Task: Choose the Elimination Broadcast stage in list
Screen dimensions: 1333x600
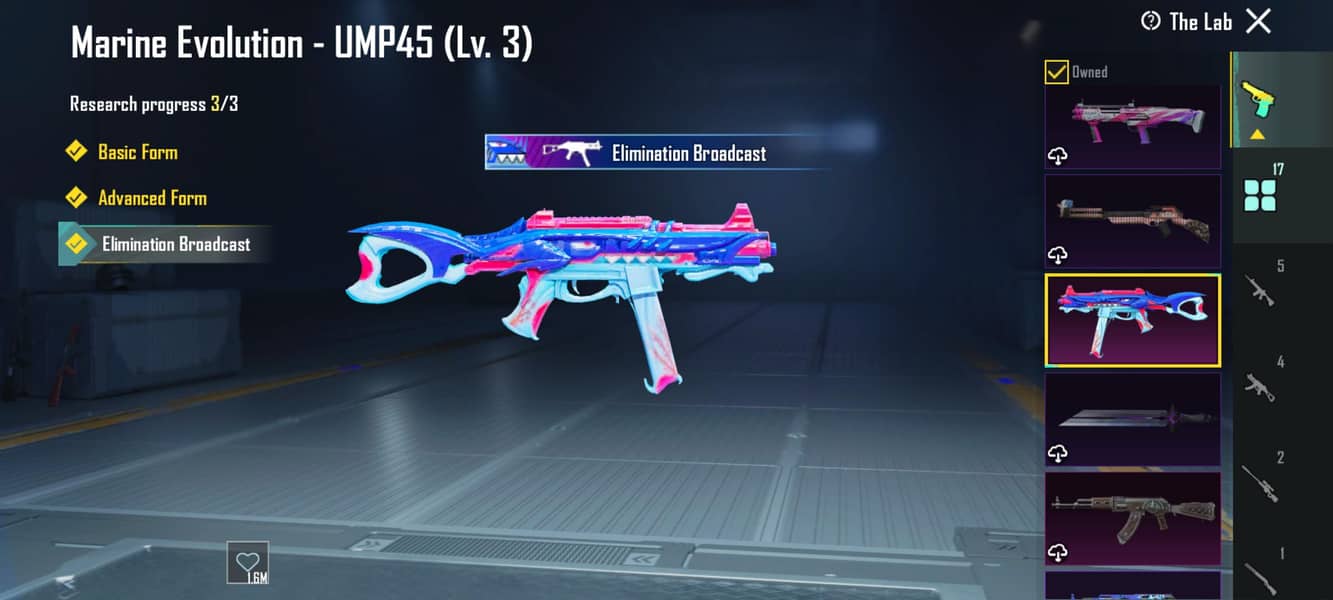Action: point(175,244)
